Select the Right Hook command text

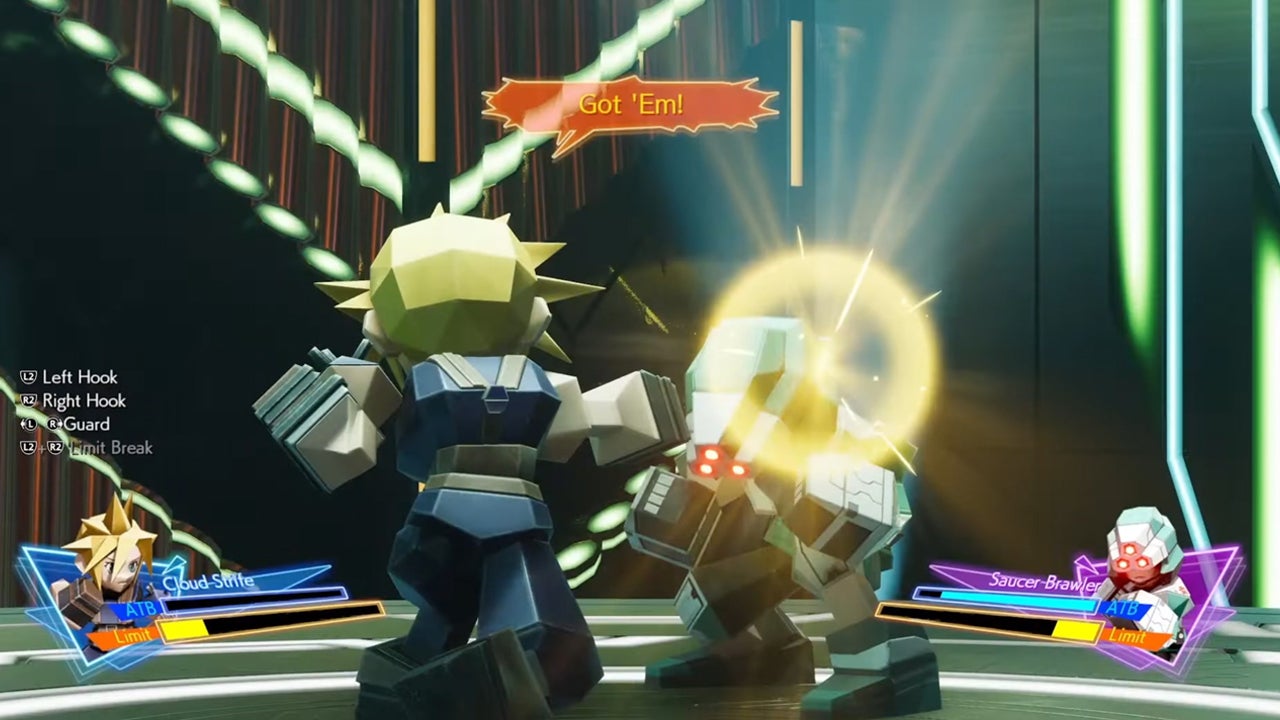point(84,400)
